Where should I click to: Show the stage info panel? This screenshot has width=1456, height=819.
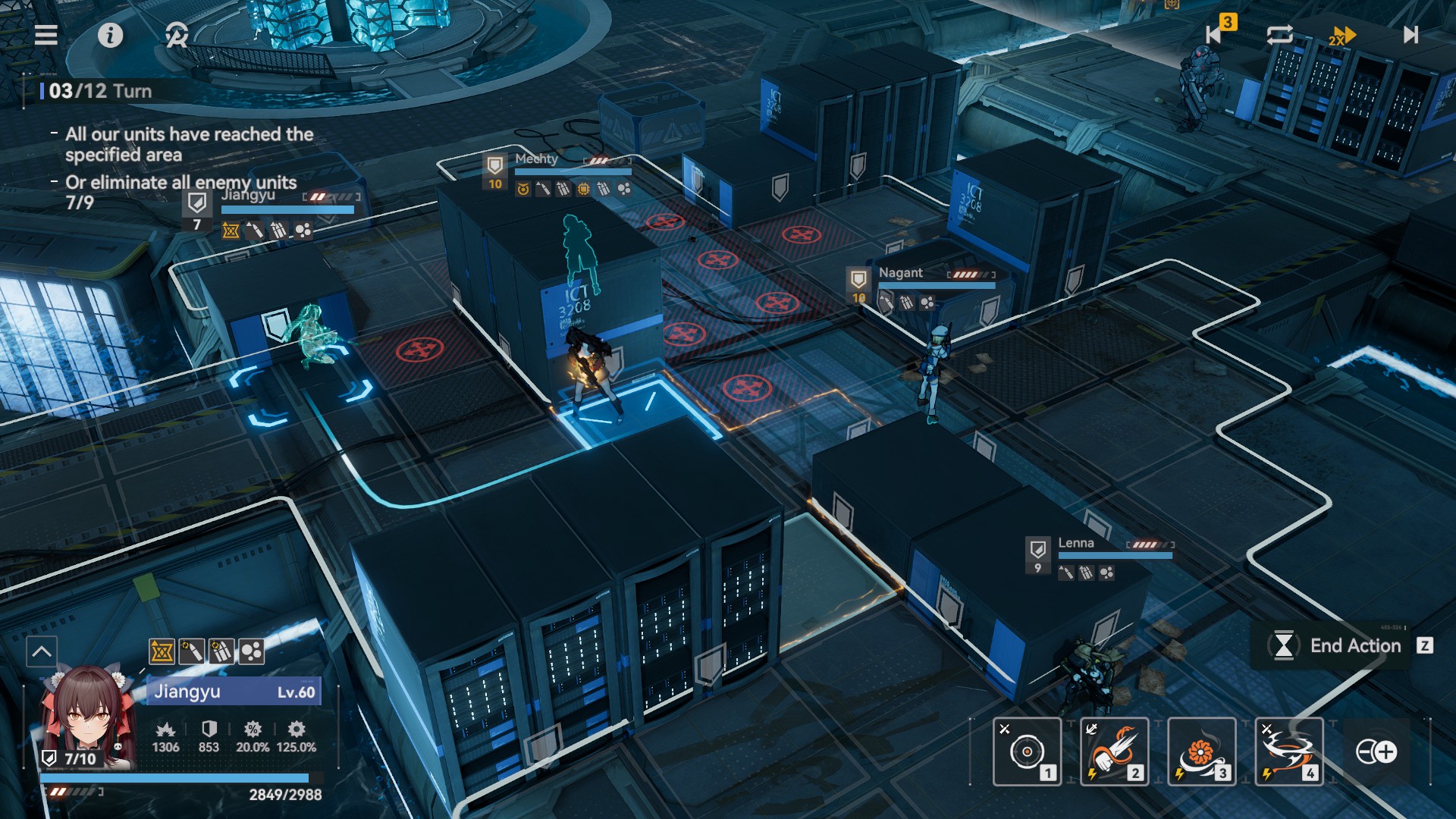point(110,35)
